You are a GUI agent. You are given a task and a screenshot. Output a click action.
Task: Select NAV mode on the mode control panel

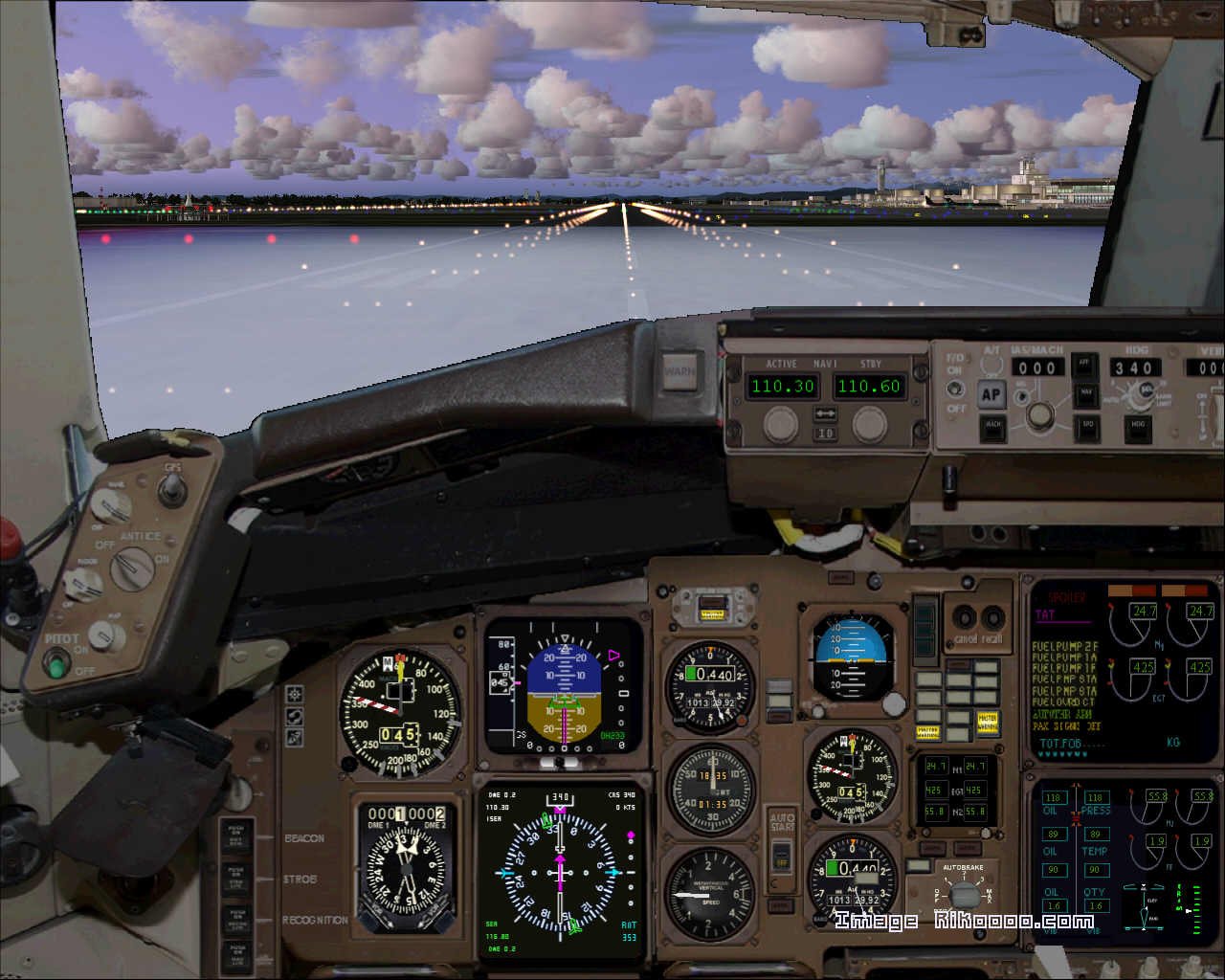1086,395
